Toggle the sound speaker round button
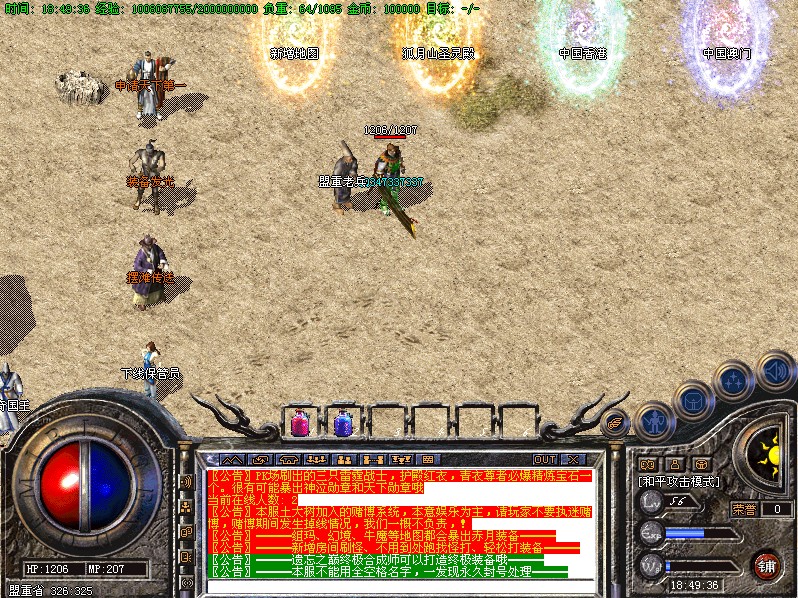Viewport: 798px width, 598px height. (x=774, y=370)
